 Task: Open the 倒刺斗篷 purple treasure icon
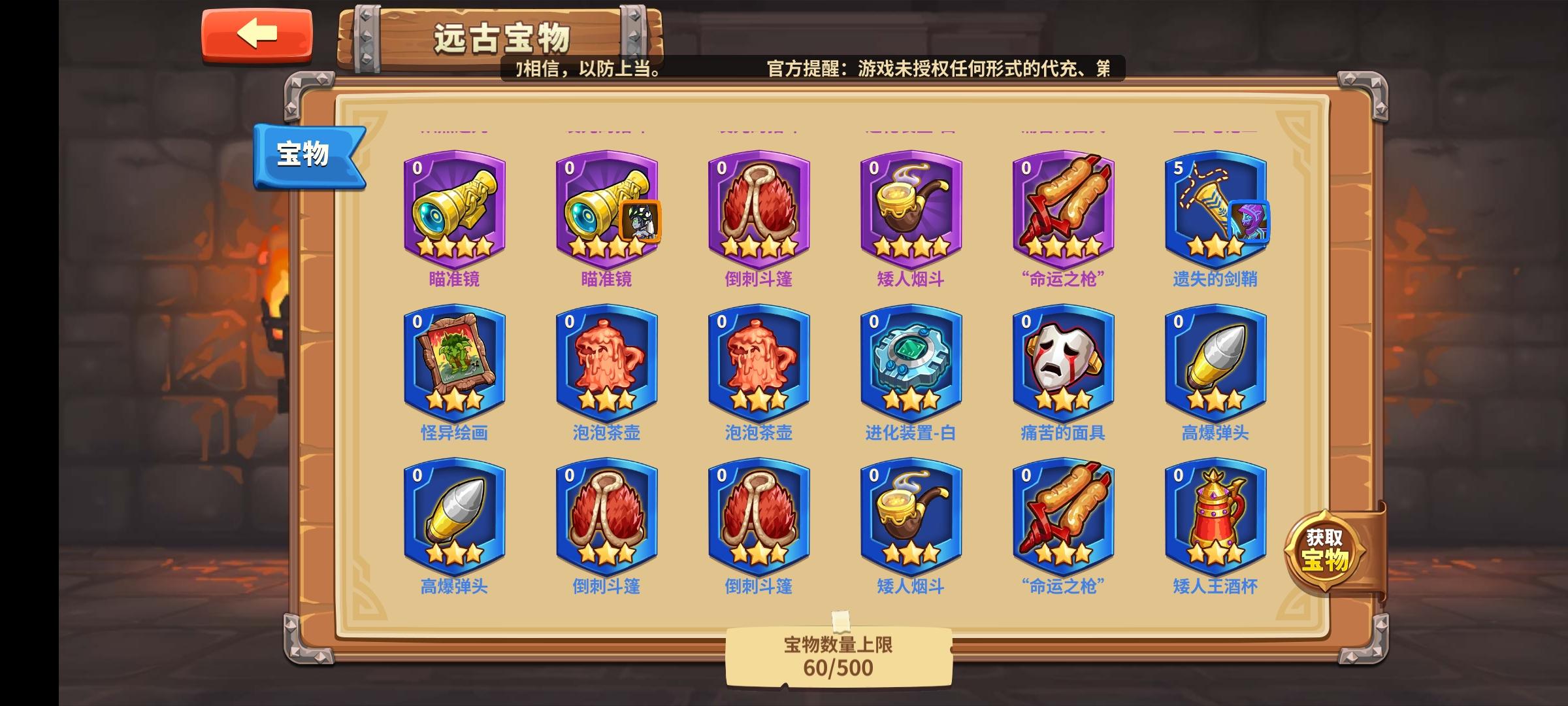[x=760, y=209]
